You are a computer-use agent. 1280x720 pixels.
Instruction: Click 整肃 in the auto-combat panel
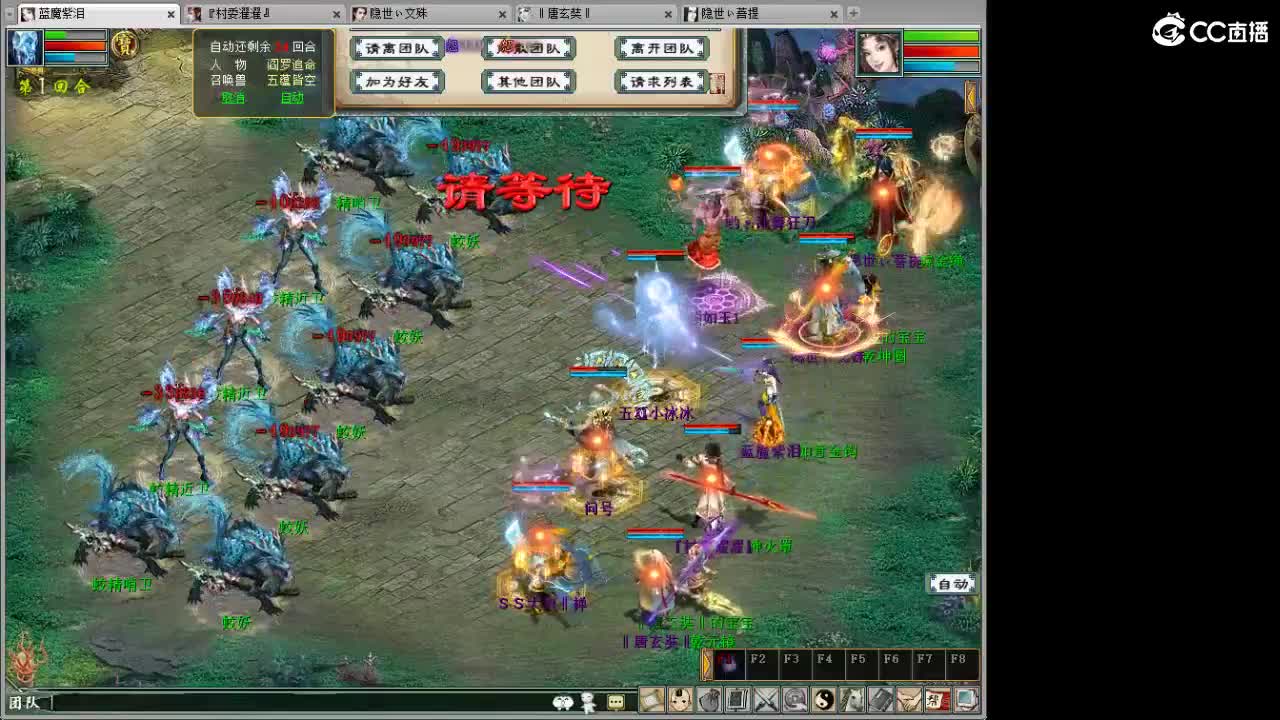(x=232, y=99)
